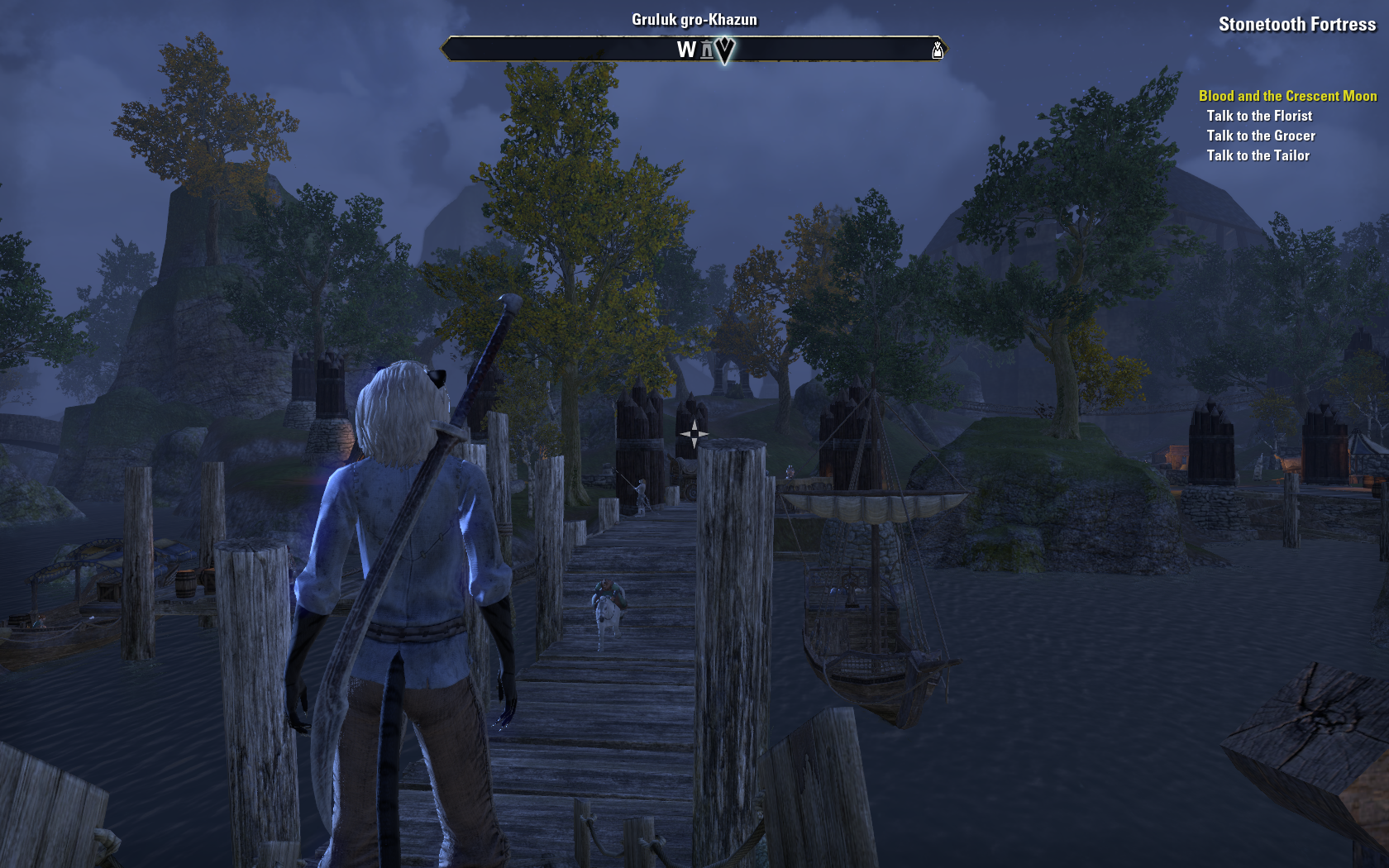This screenshot has height=868, width=1389.
Task: Click the Talk to the Grocer objective
Action: click(1260, 136)
